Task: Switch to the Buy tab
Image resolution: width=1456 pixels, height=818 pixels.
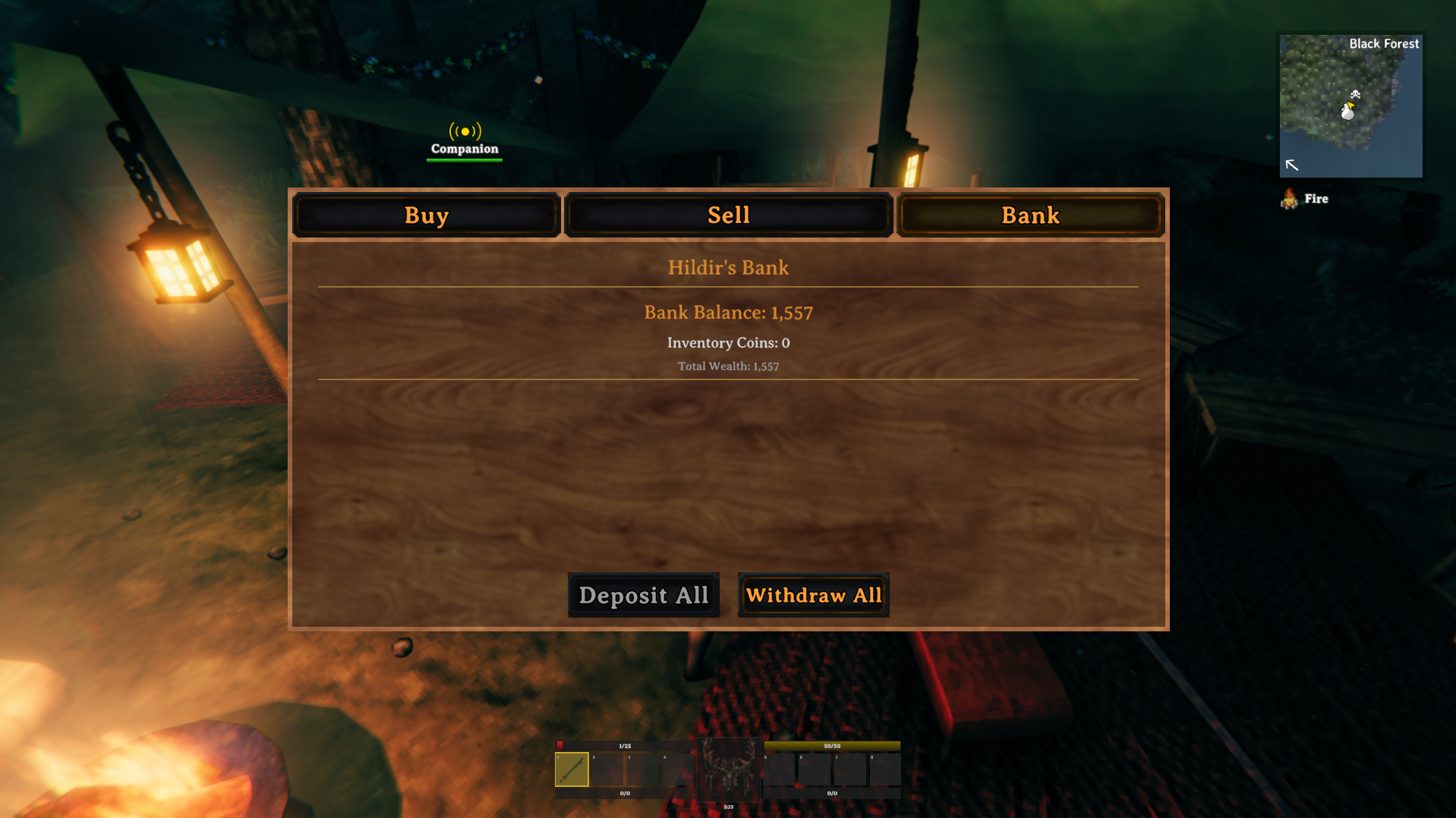Action: point(426,215)
